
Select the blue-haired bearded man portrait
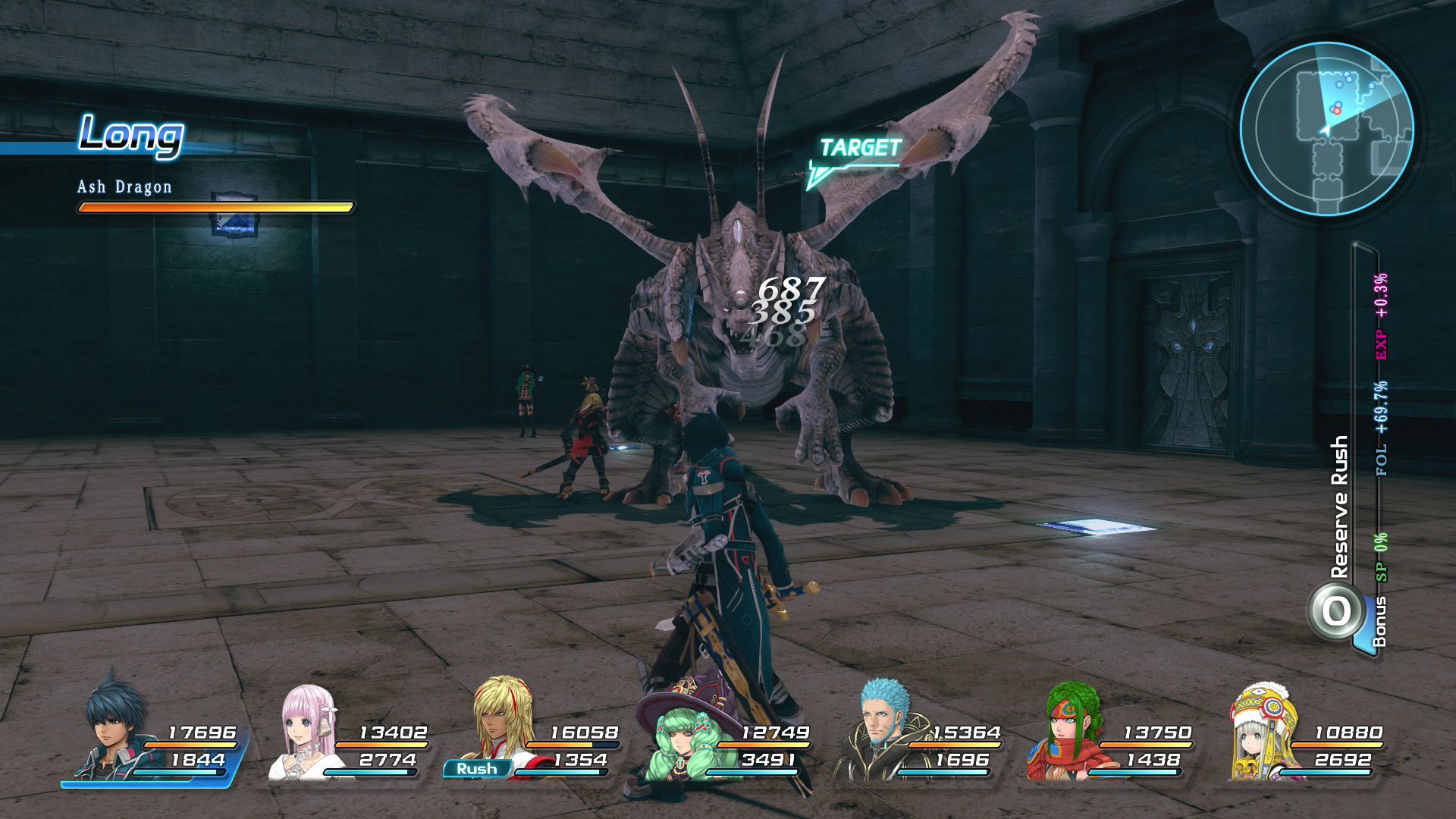(882, 728)
